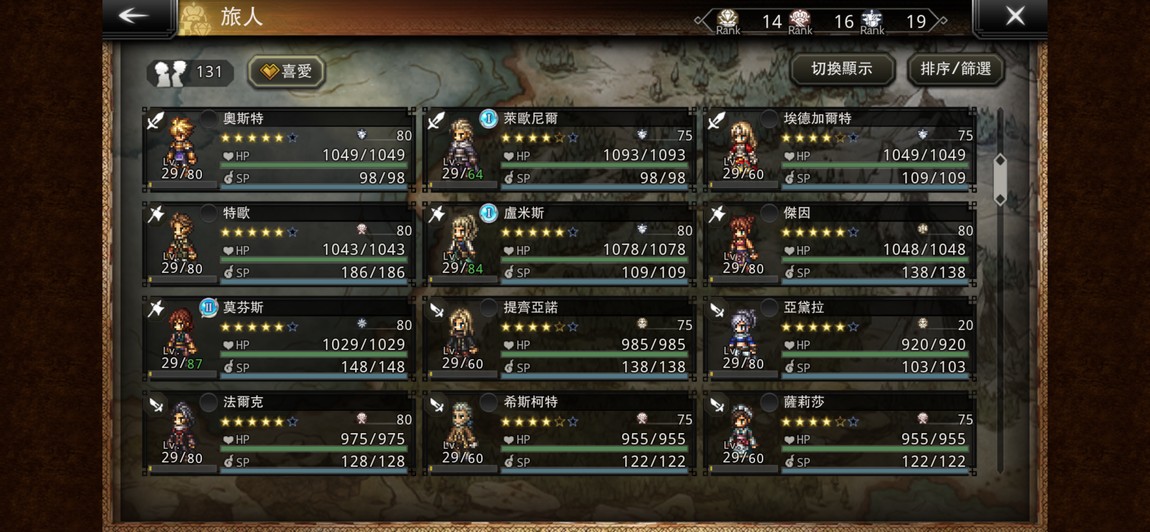Click the 切換顯示 display switch button
1150x532 pixels.
[841, 69]
